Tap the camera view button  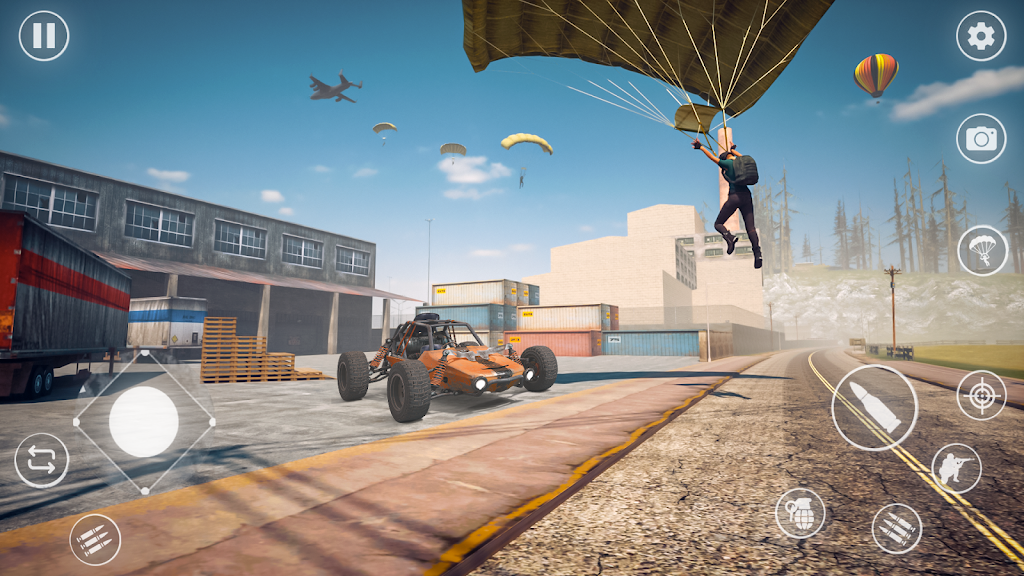point(981,139)
